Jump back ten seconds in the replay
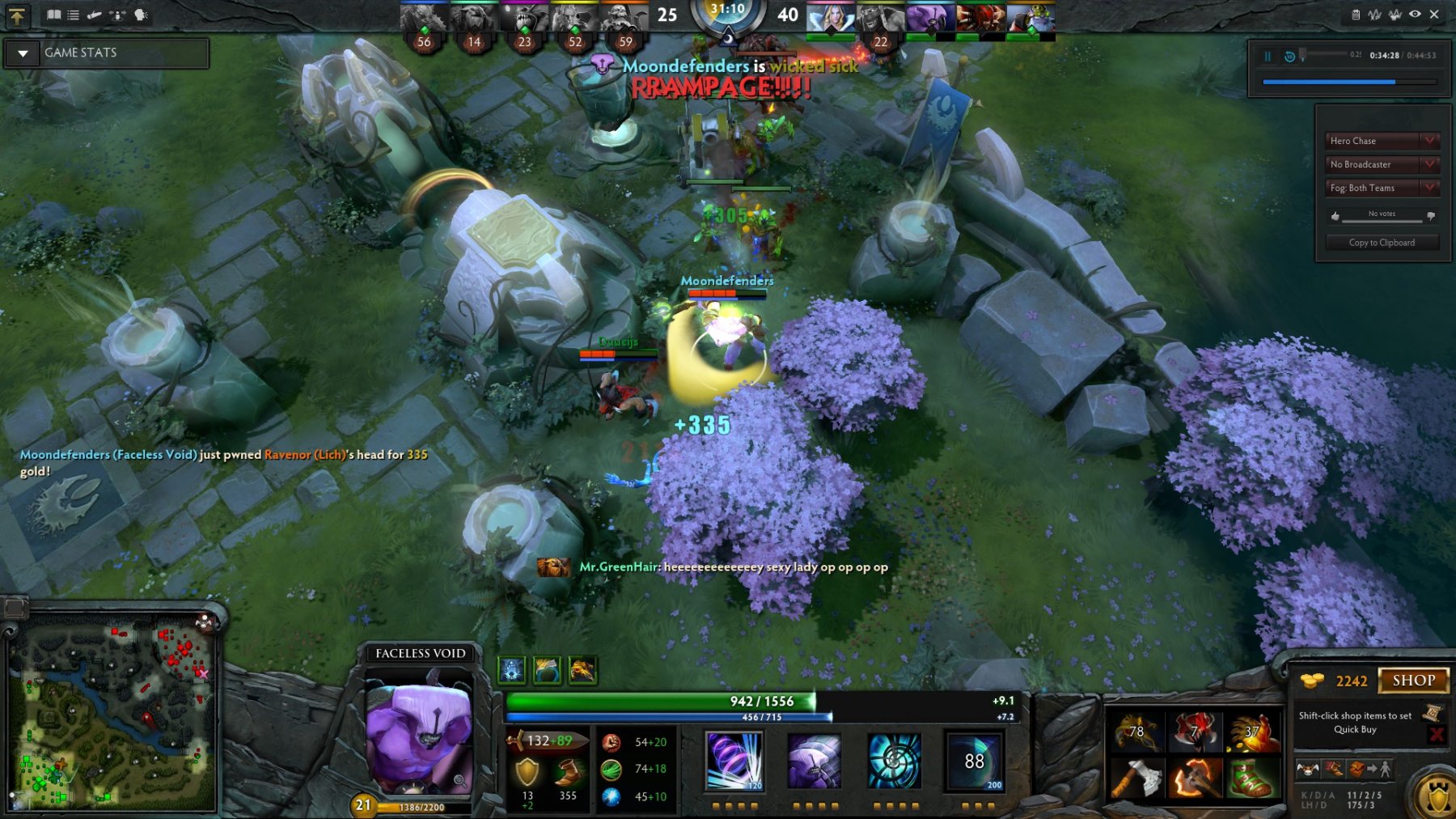Screen dimensions: 1456x819 (x=1289, y=56)
